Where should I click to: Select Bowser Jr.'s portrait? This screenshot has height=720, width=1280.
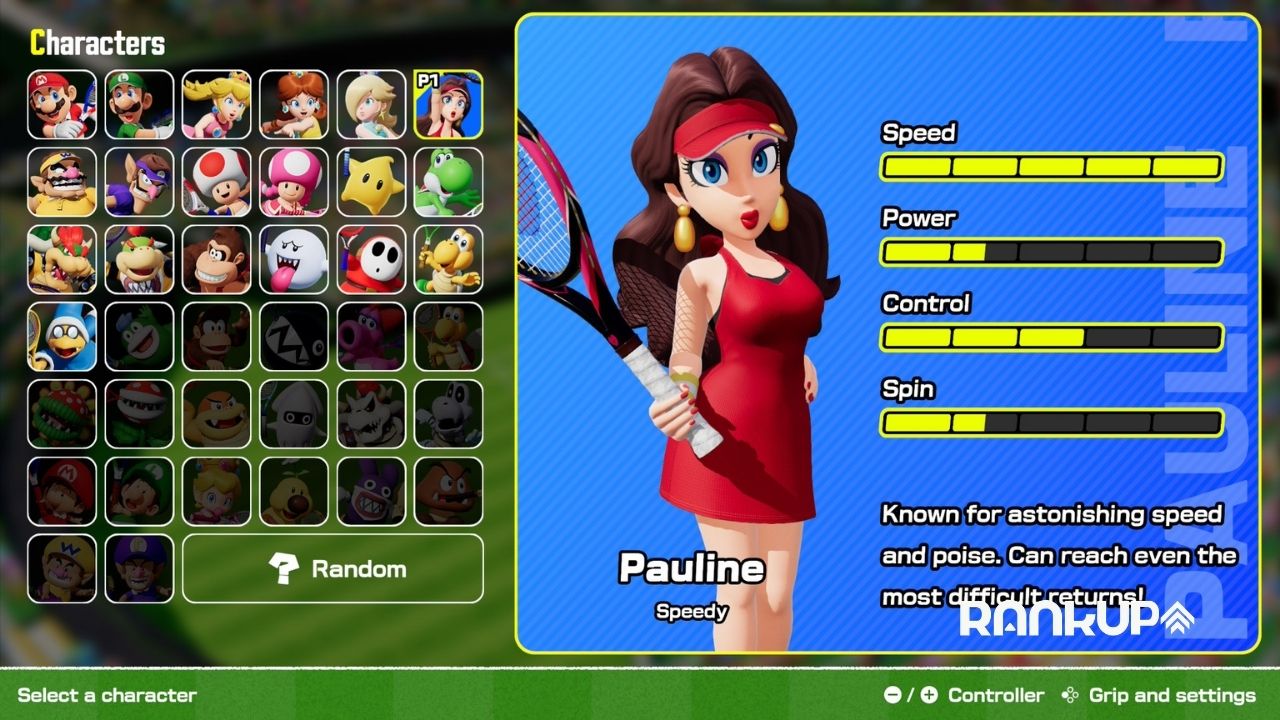pyautogui.click(x=139, y=259)
